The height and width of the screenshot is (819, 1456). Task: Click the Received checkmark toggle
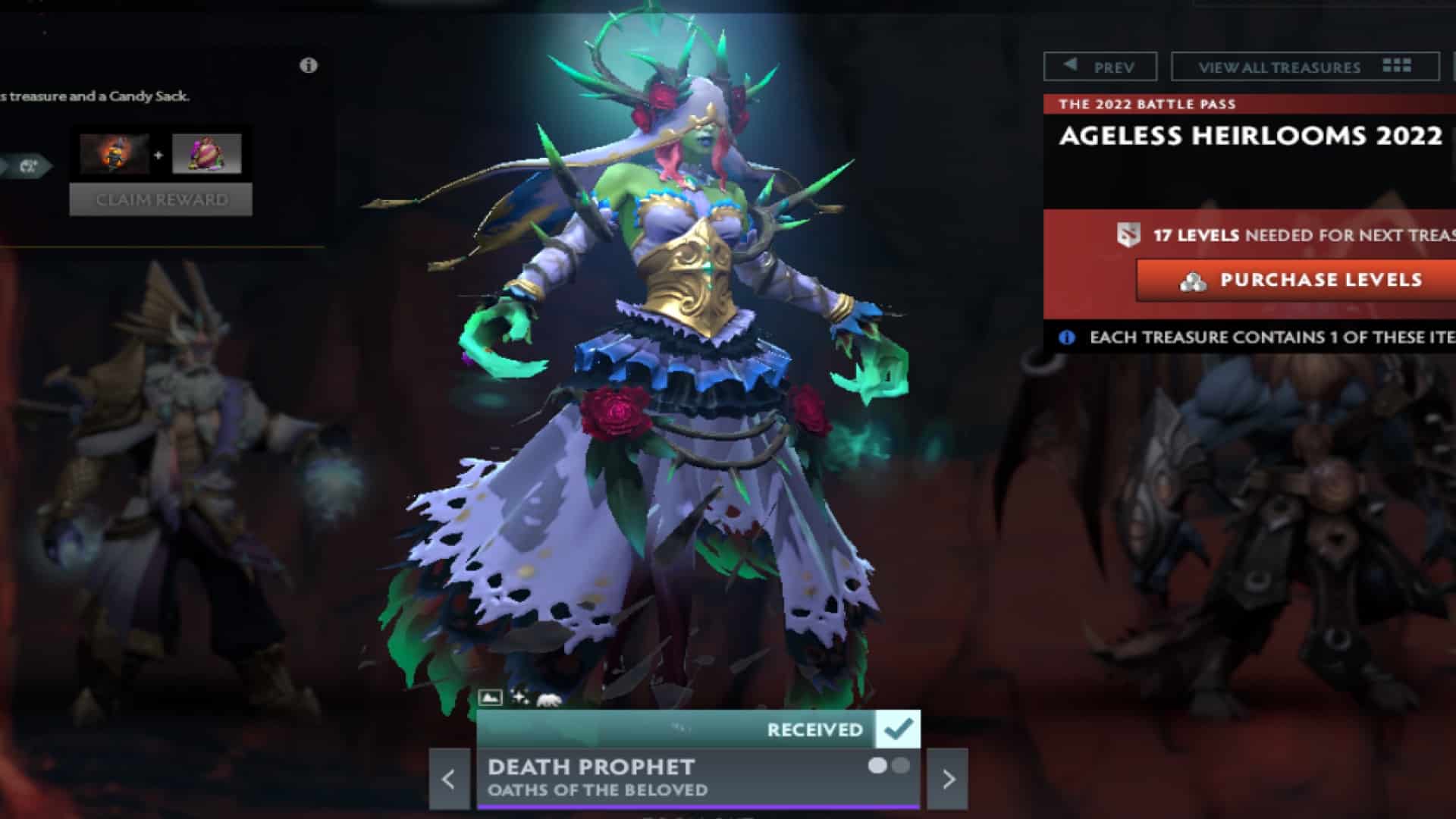(x=898, y=730)
